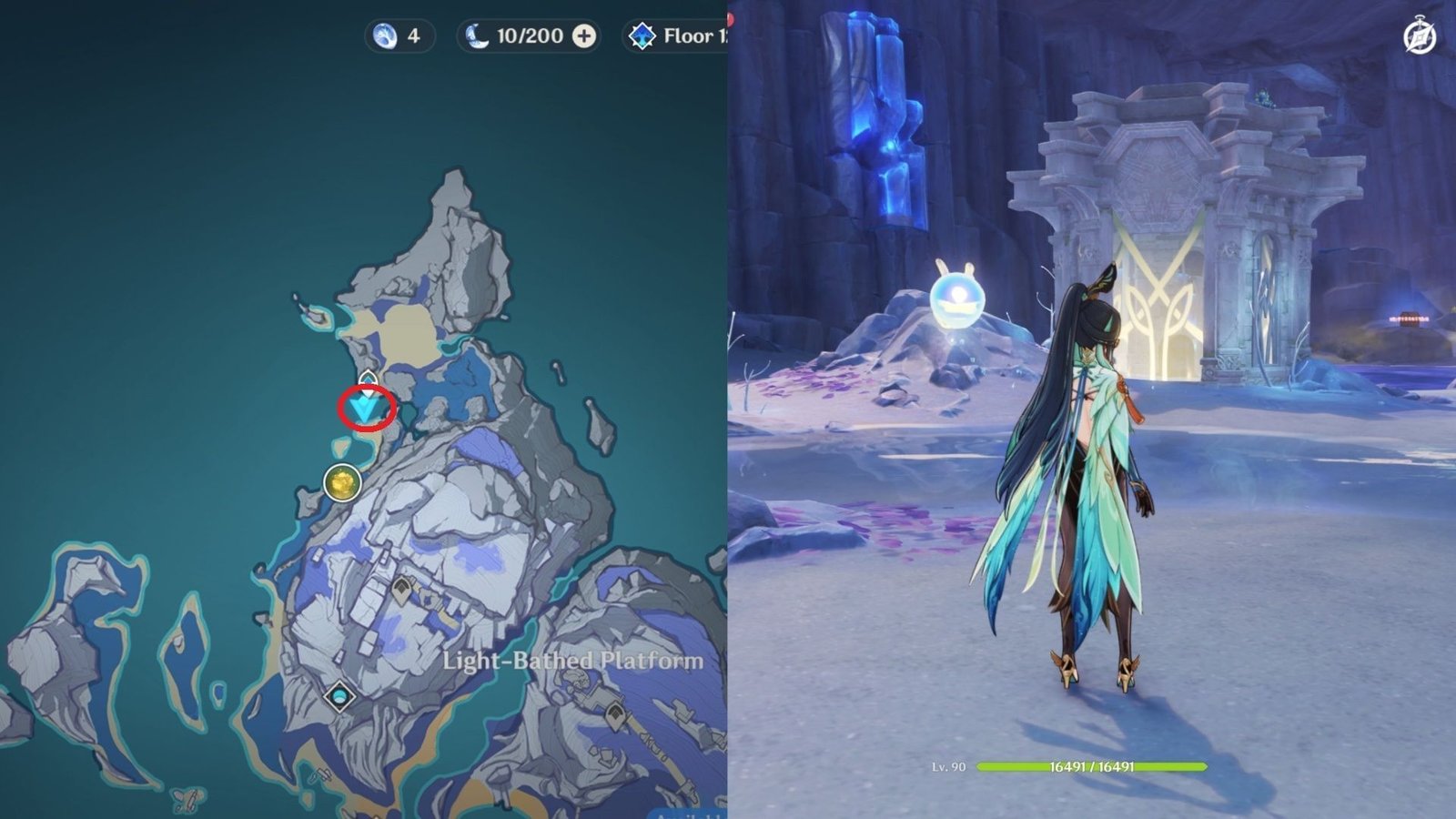Choose the diamond marker with the teal orb
Screen dimensions: 1456x819
[340, 697]
